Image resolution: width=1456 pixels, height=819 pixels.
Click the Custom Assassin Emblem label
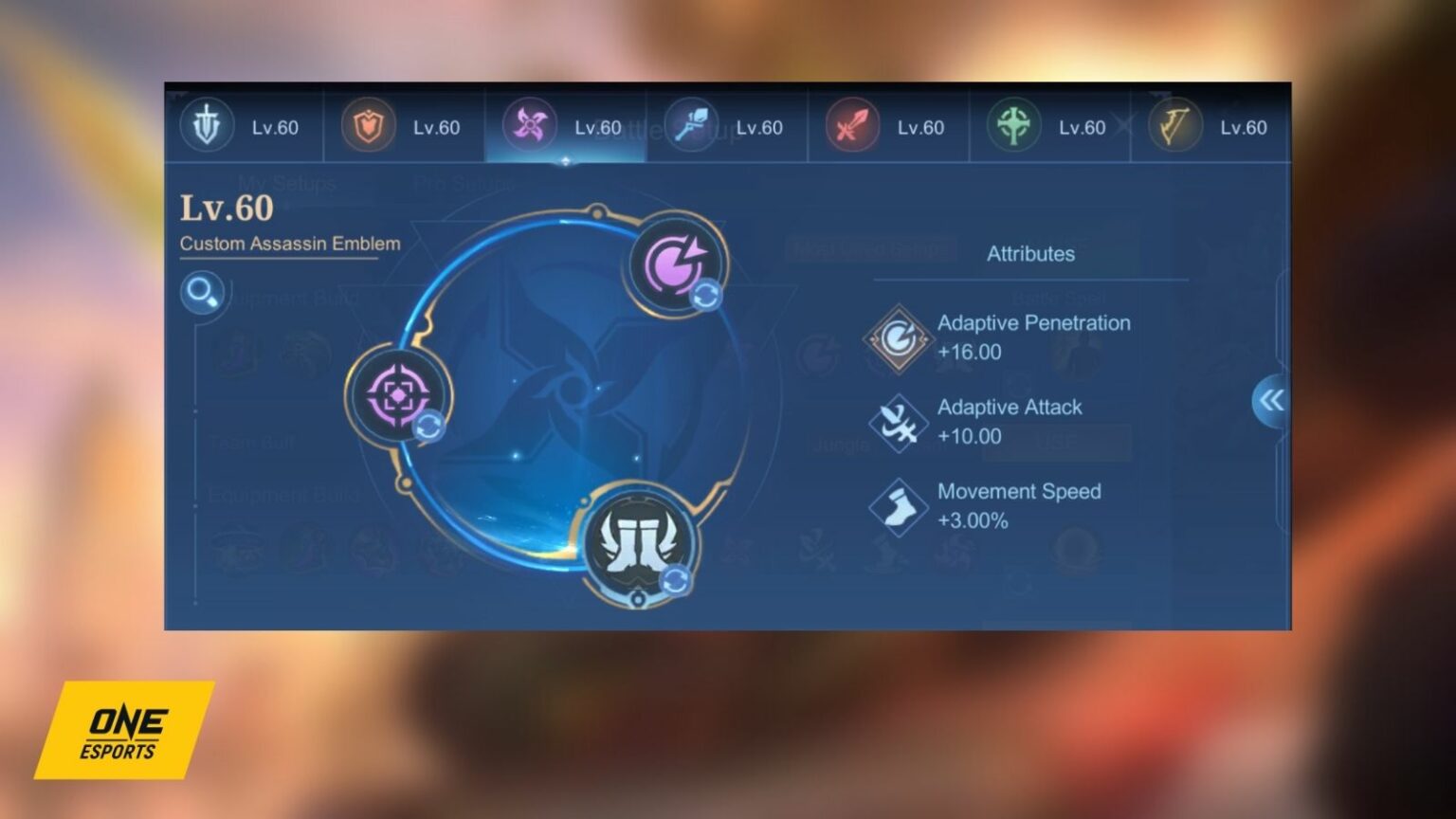point(288,244)
